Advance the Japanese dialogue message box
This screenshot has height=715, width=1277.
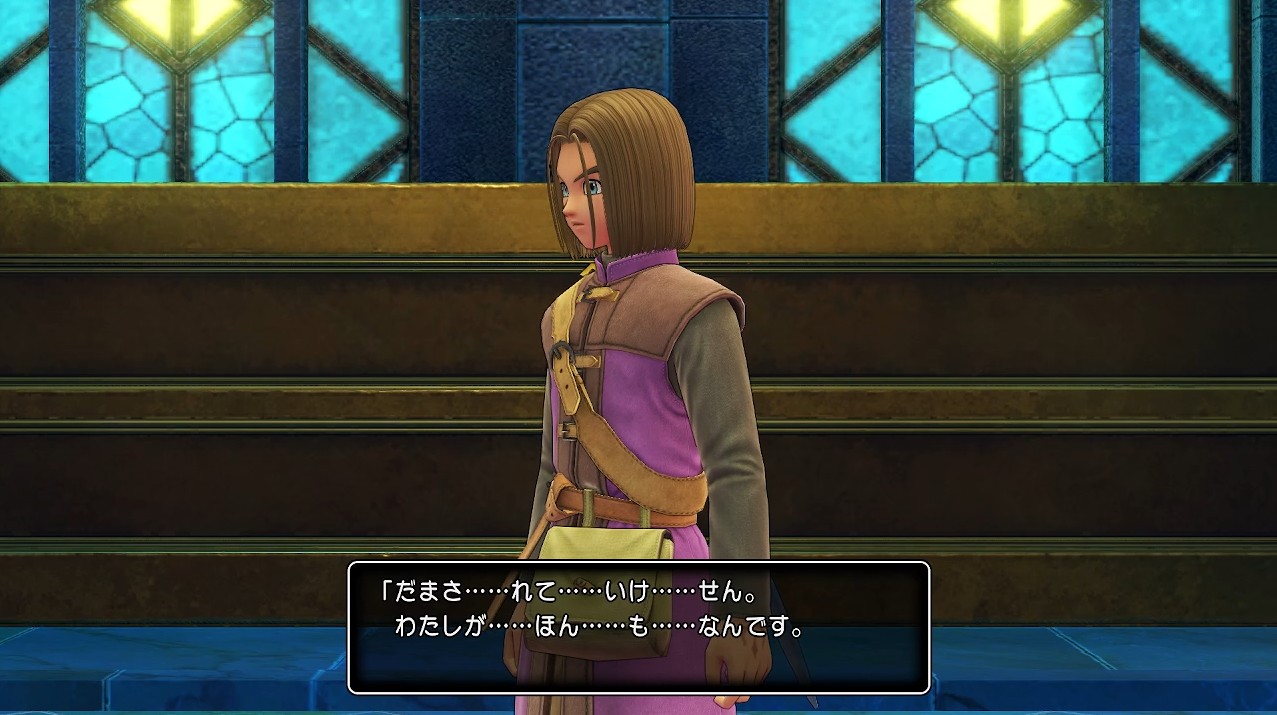point(638,627)
